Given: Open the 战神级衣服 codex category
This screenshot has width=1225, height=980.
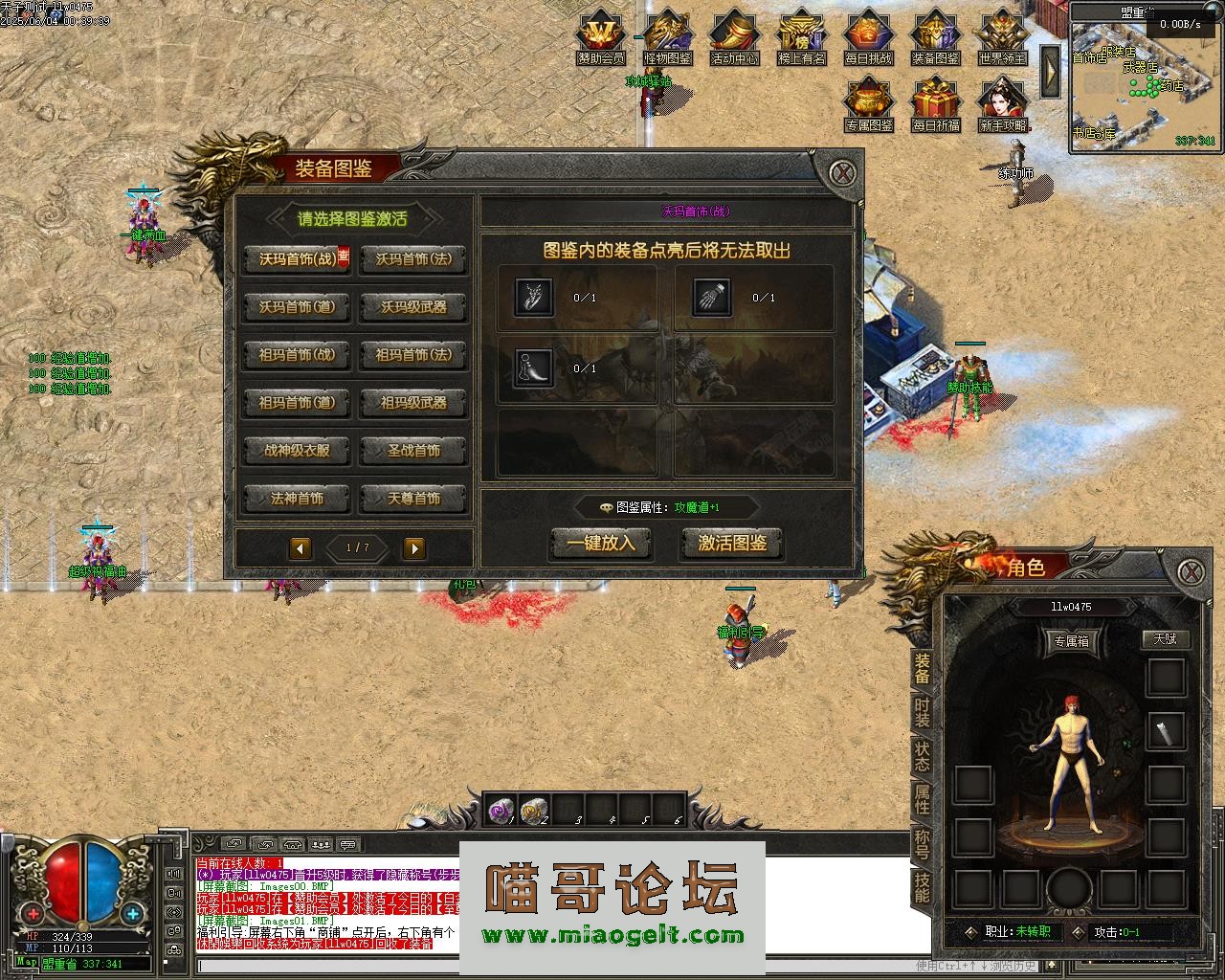Looking at the screenshot, I should 297,451.
